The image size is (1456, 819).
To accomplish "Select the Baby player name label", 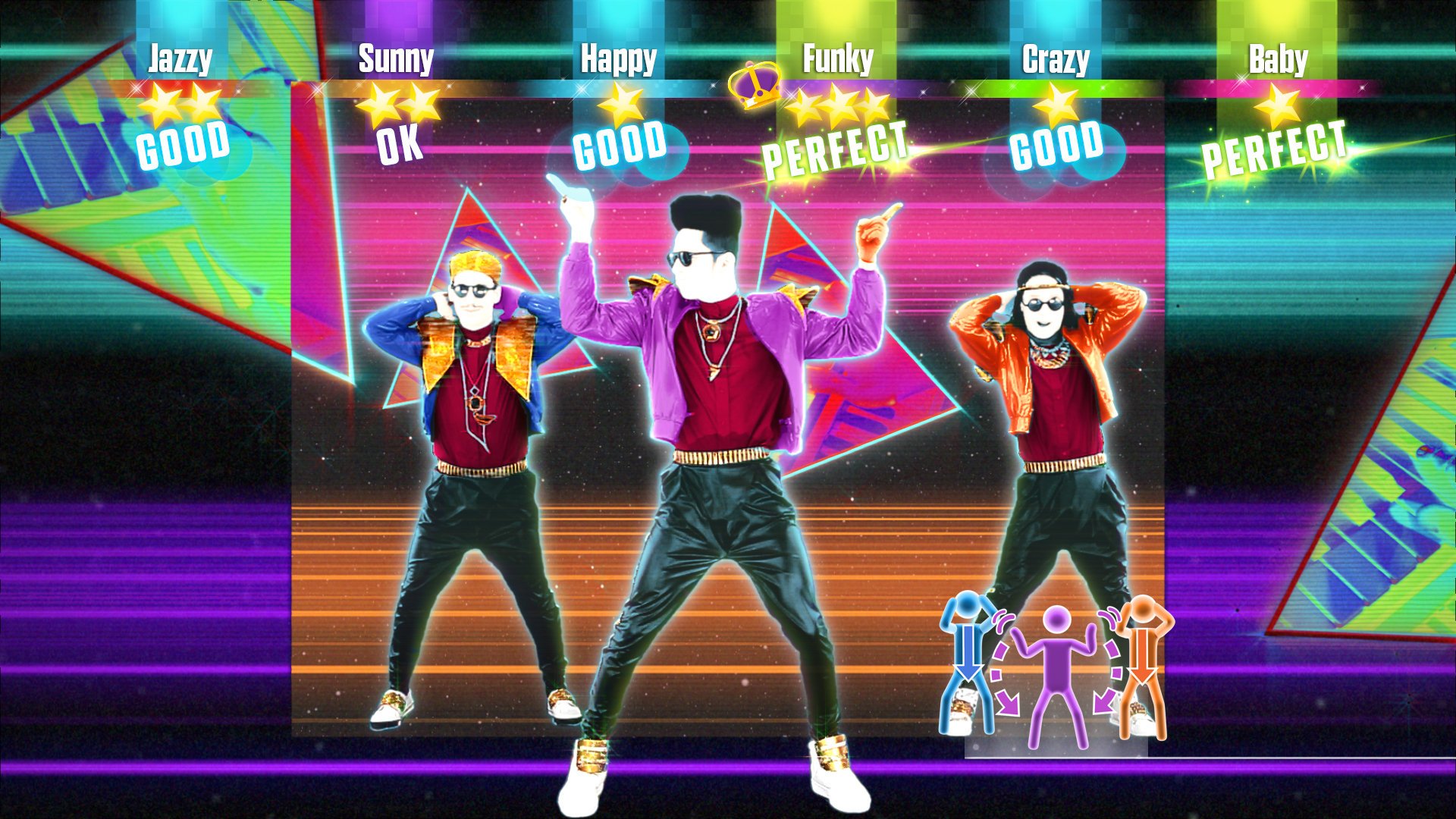I will [x=1278, y=57].
